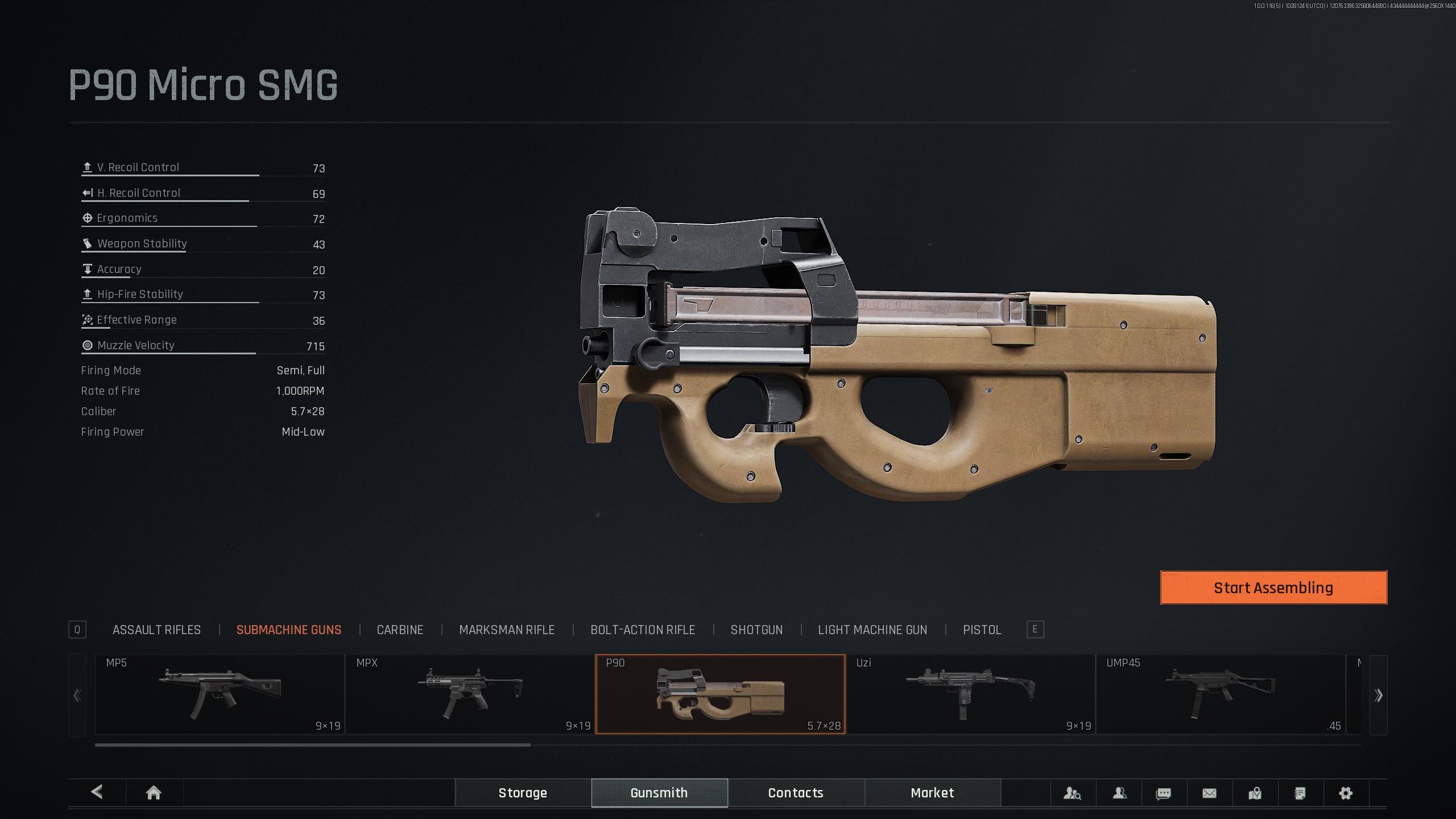Switch to the Shotgun category
Screen dimensions: 1456x819
coord(756,630)
